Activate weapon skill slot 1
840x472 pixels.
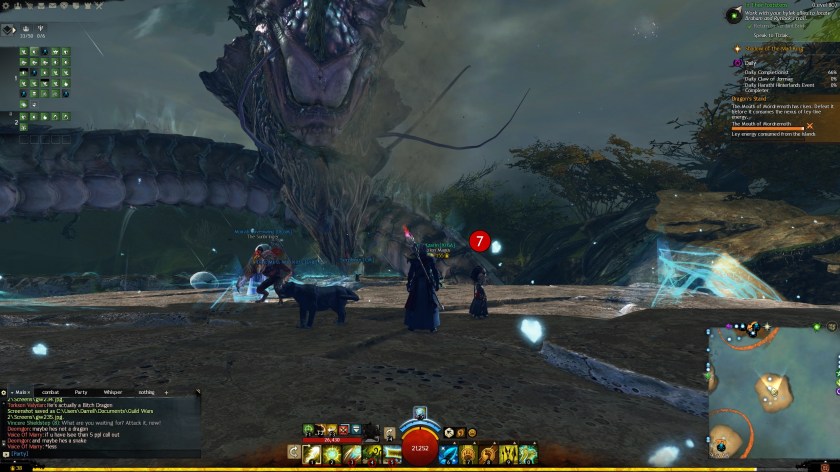tap(313, 455)
